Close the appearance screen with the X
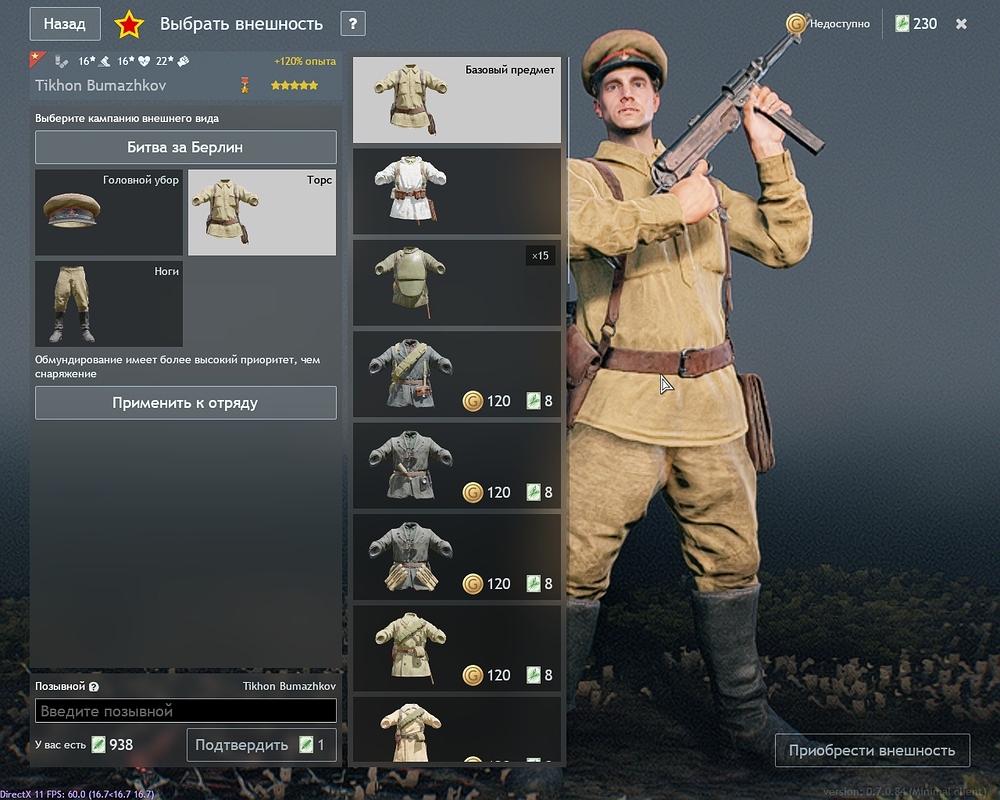This screenshot has width=1000, height=800. pyautogui.click(x=961, y=24)
